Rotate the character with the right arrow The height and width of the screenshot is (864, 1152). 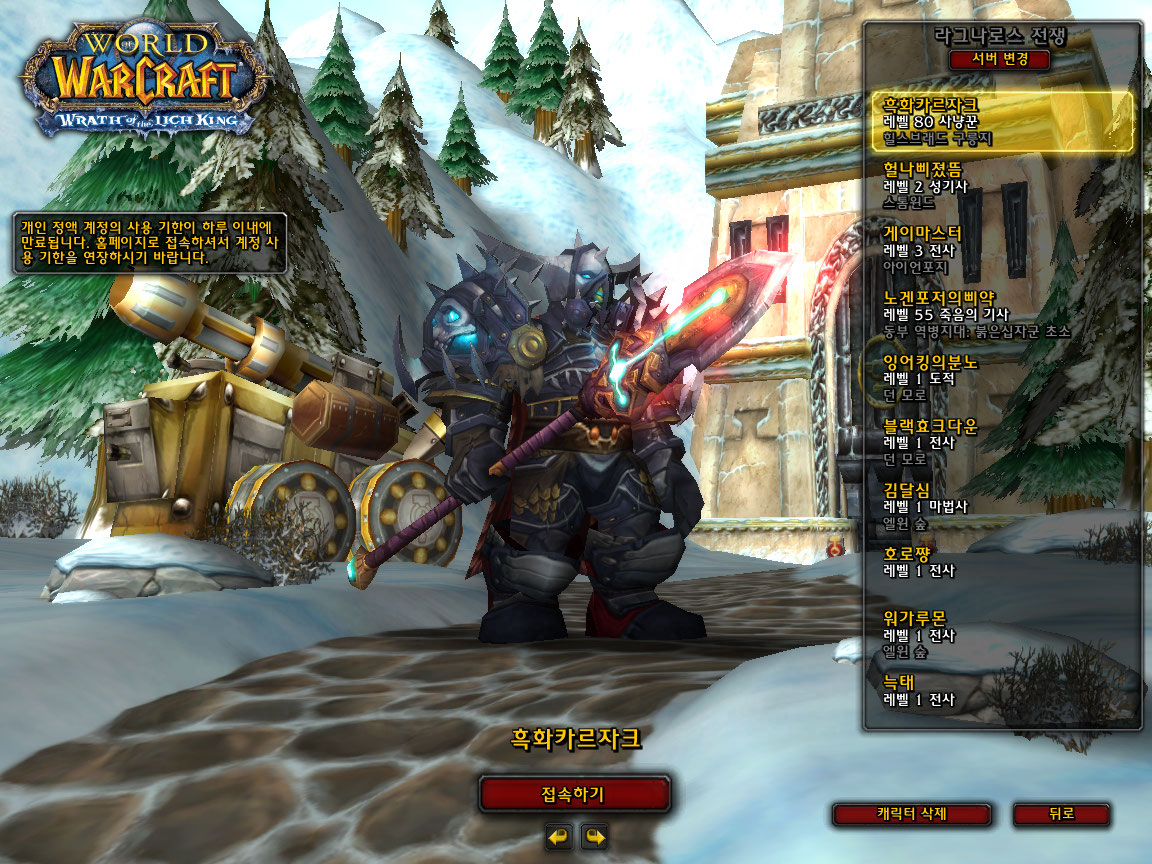pos(594,835)
